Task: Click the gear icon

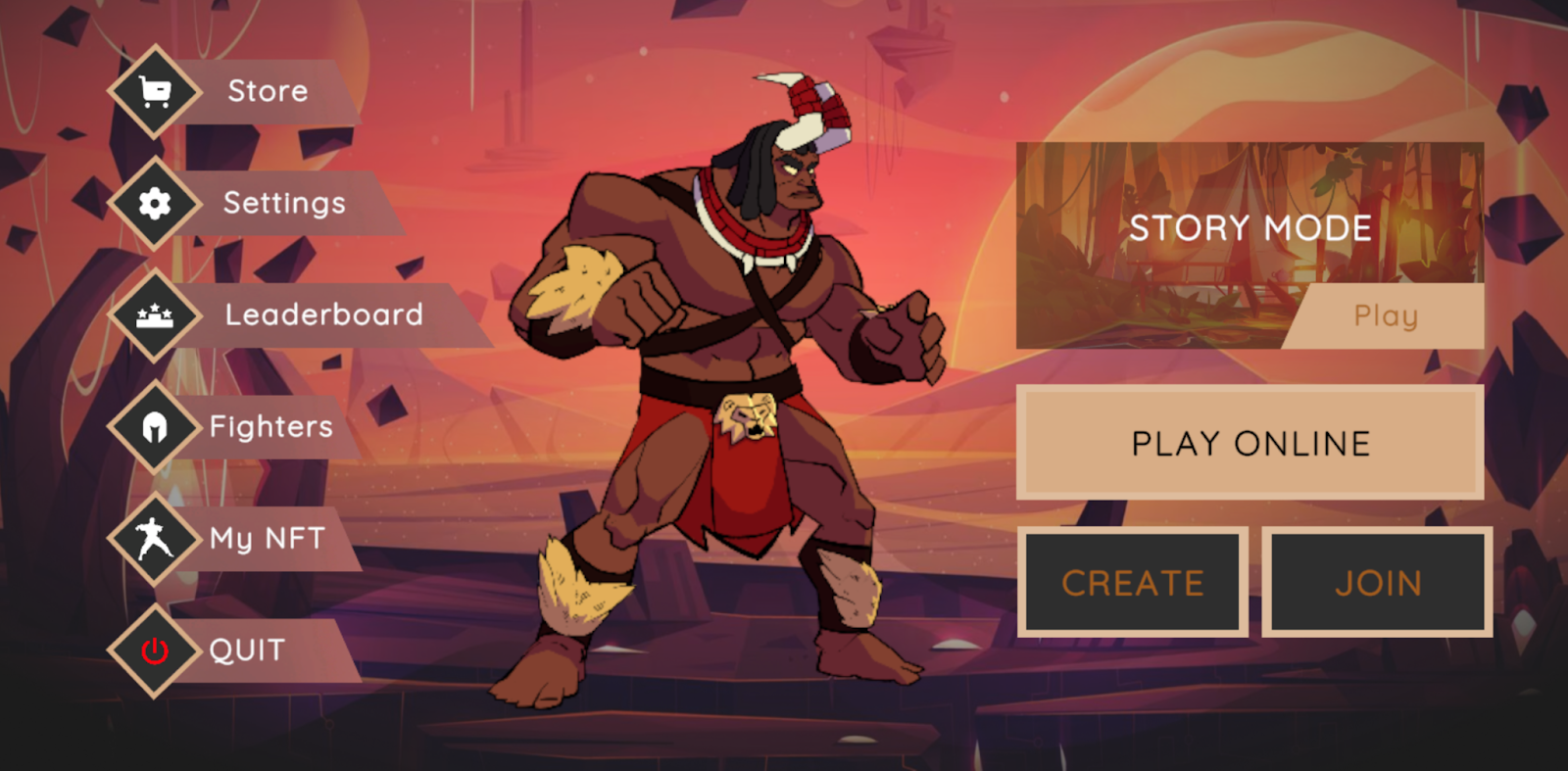Action: point(155,203)
